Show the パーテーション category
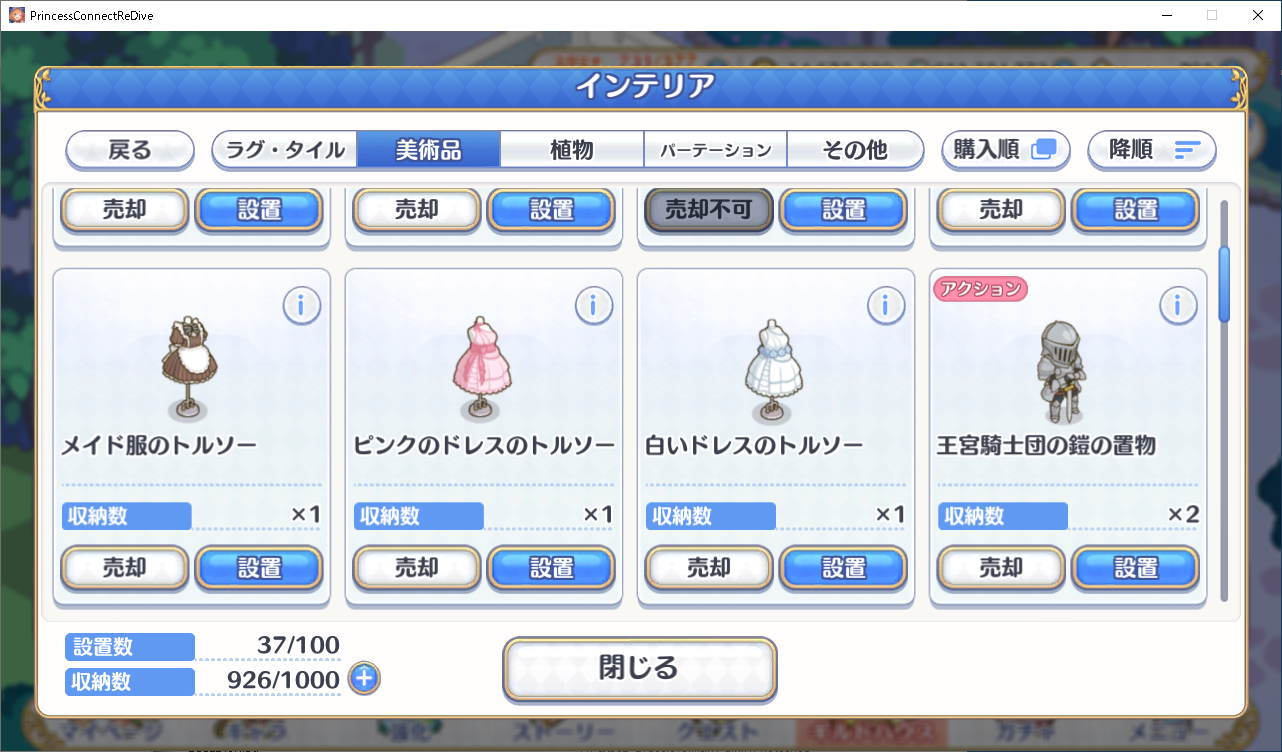The image size is (1282, 752). coord(715,150)
